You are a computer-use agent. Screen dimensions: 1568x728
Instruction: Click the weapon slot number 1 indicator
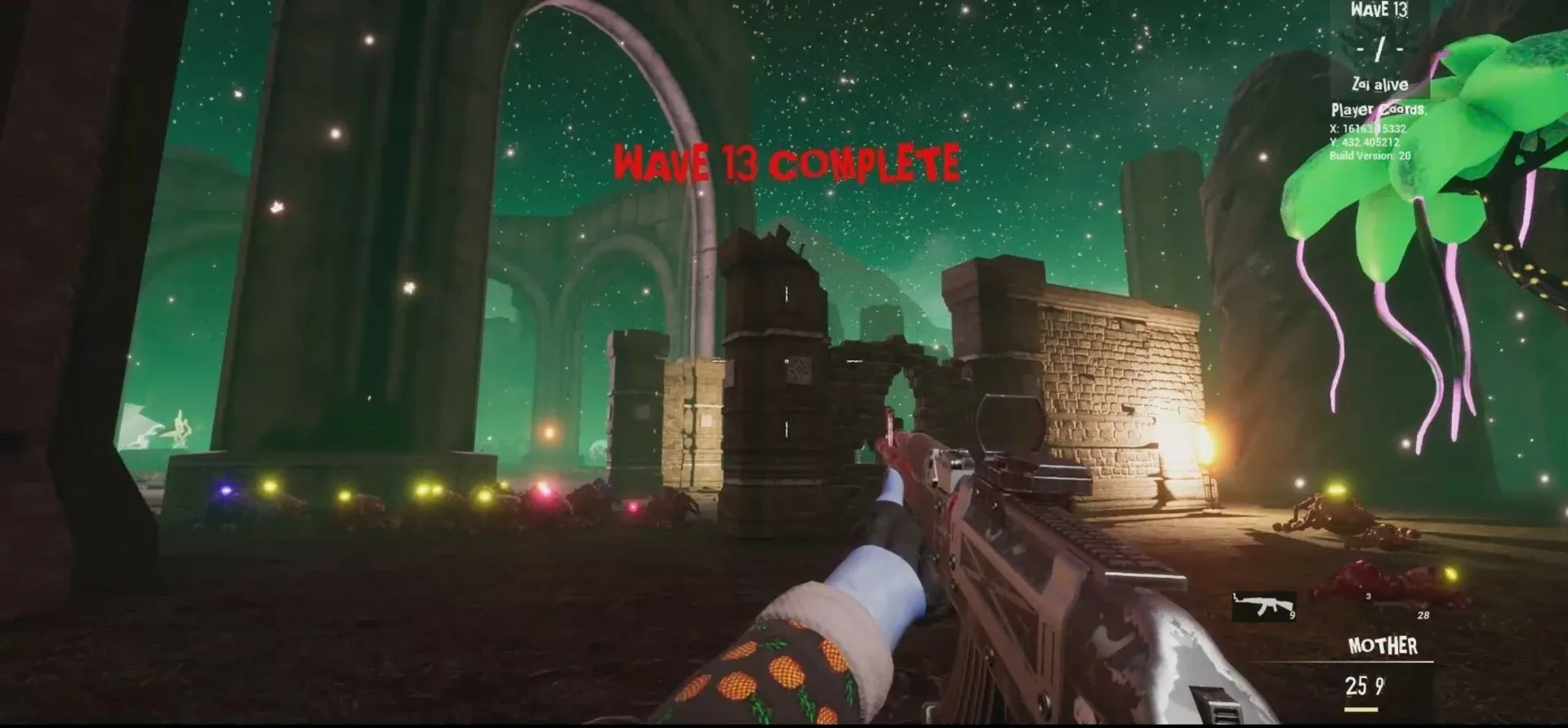click(x=1235, y=594)
